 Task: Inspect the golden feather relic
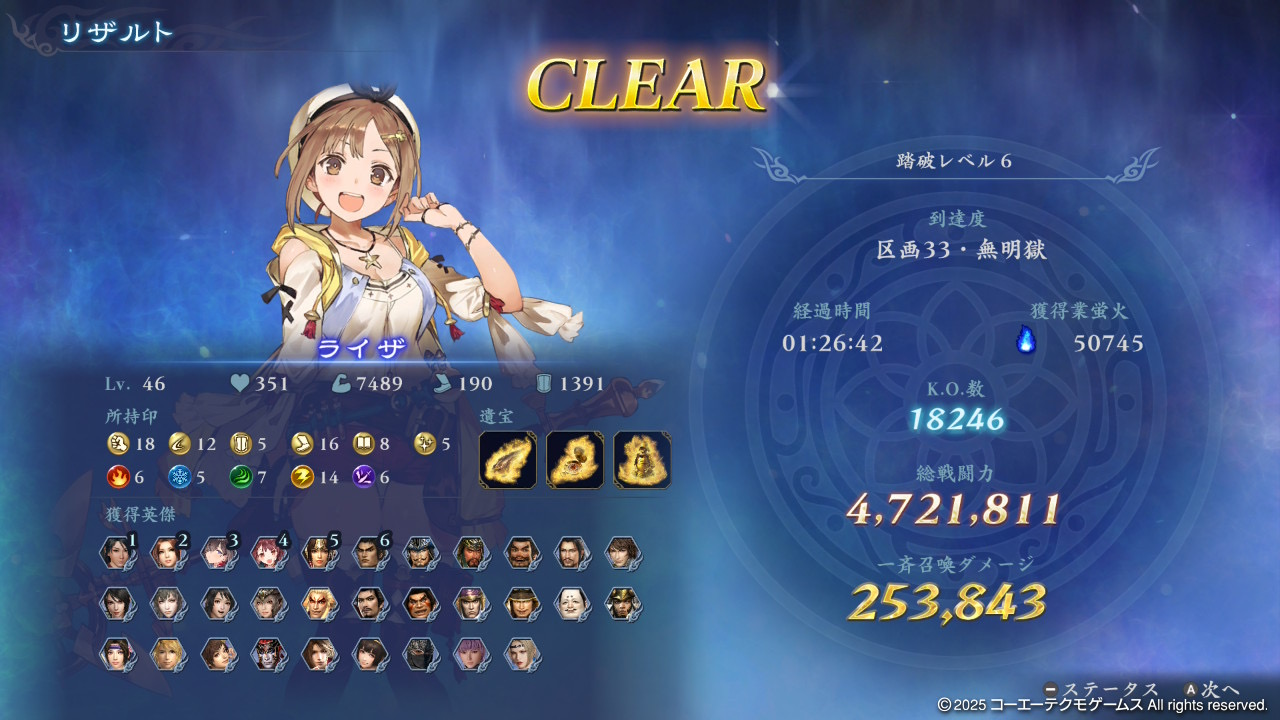click(508, 460)
